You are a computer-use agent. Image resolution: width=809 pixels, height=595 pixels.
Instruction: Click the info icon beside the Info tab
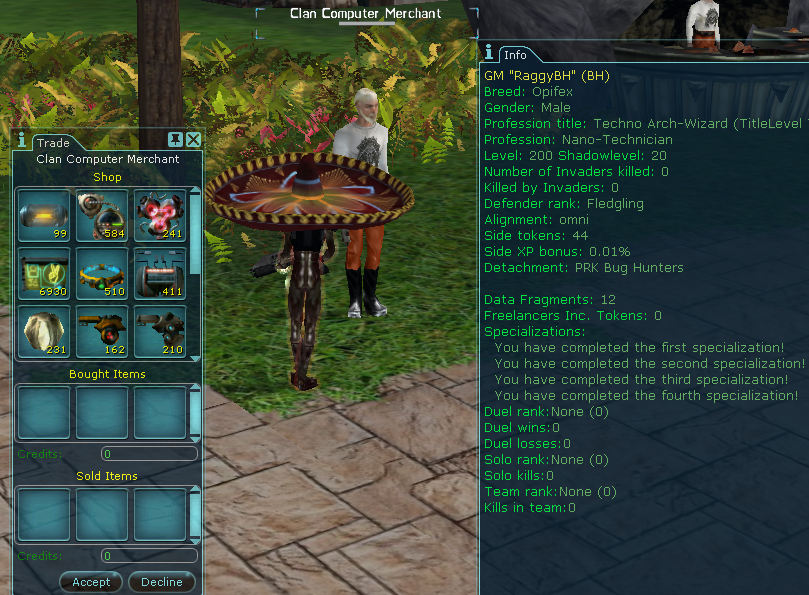point(488,52)
